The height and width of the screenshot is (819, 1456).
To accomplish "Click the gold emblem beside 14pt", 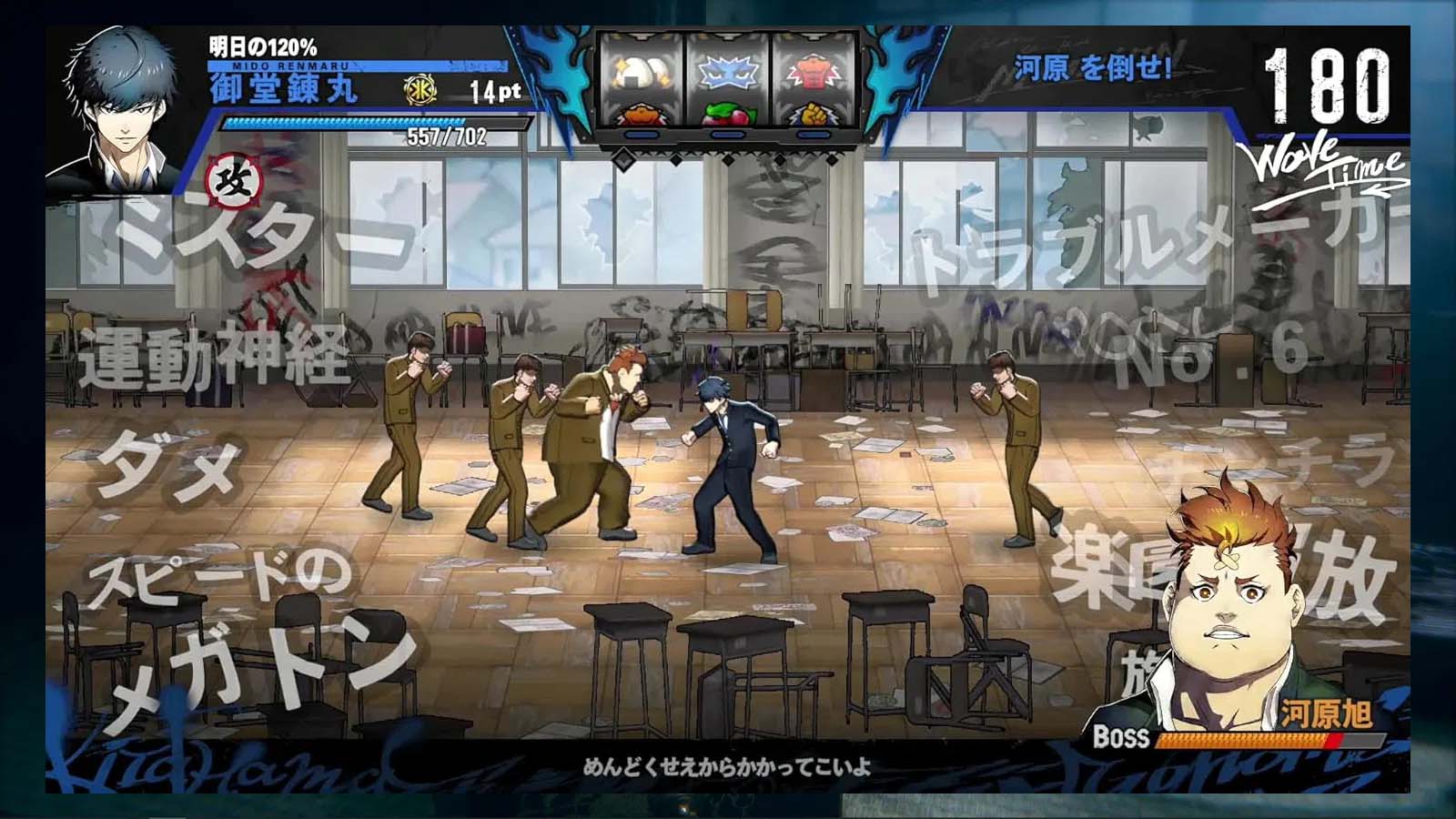I will click(420, 89).
